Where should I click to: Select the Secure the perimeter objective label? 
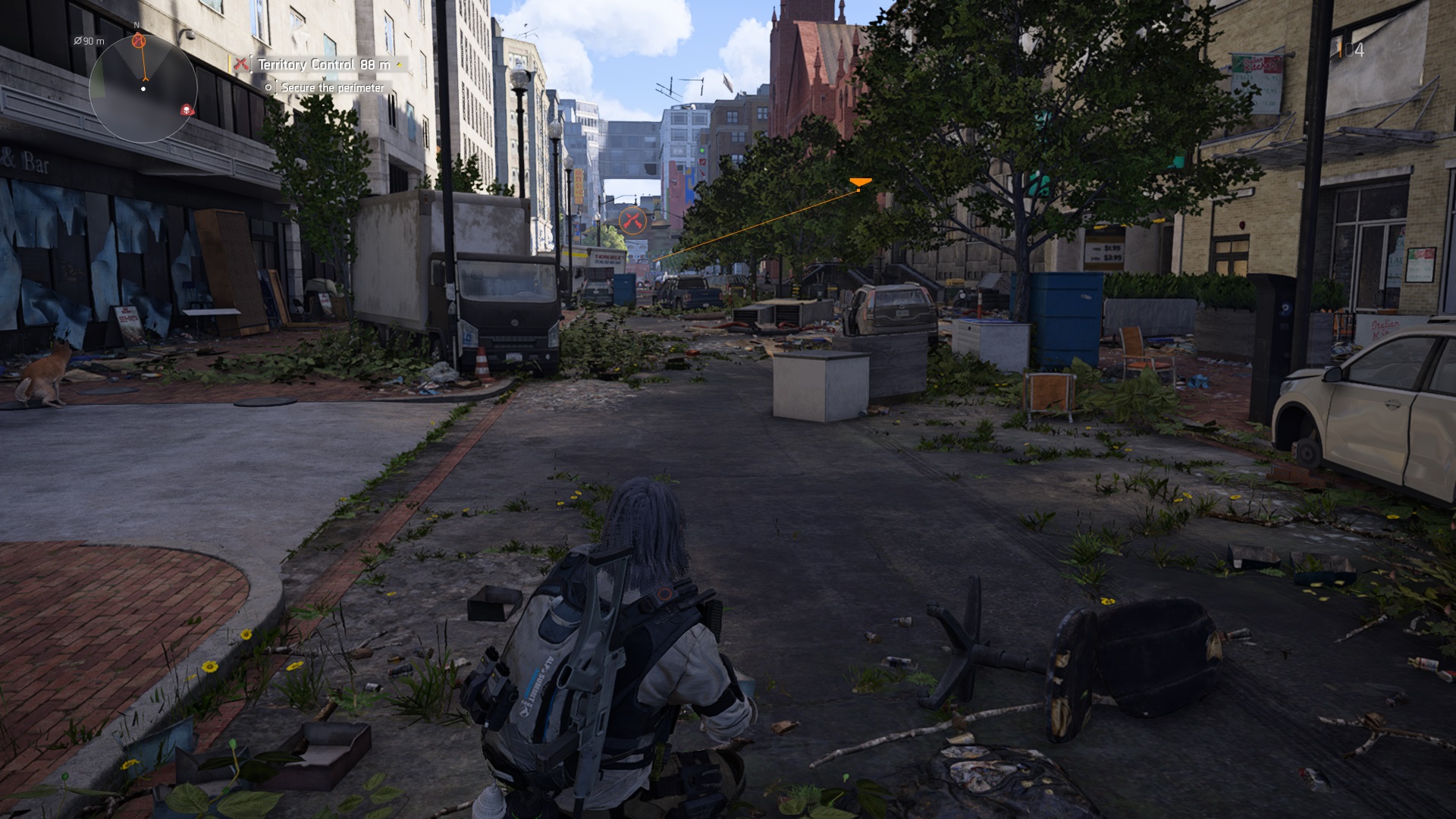333,88
